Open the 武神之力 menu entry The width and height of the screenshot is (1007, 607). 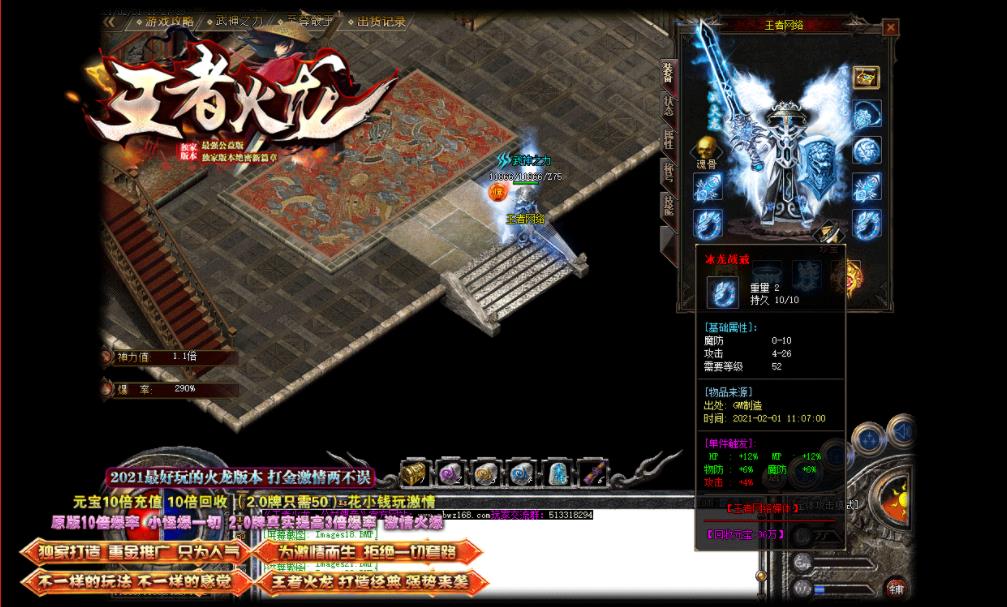coord(235,21)
